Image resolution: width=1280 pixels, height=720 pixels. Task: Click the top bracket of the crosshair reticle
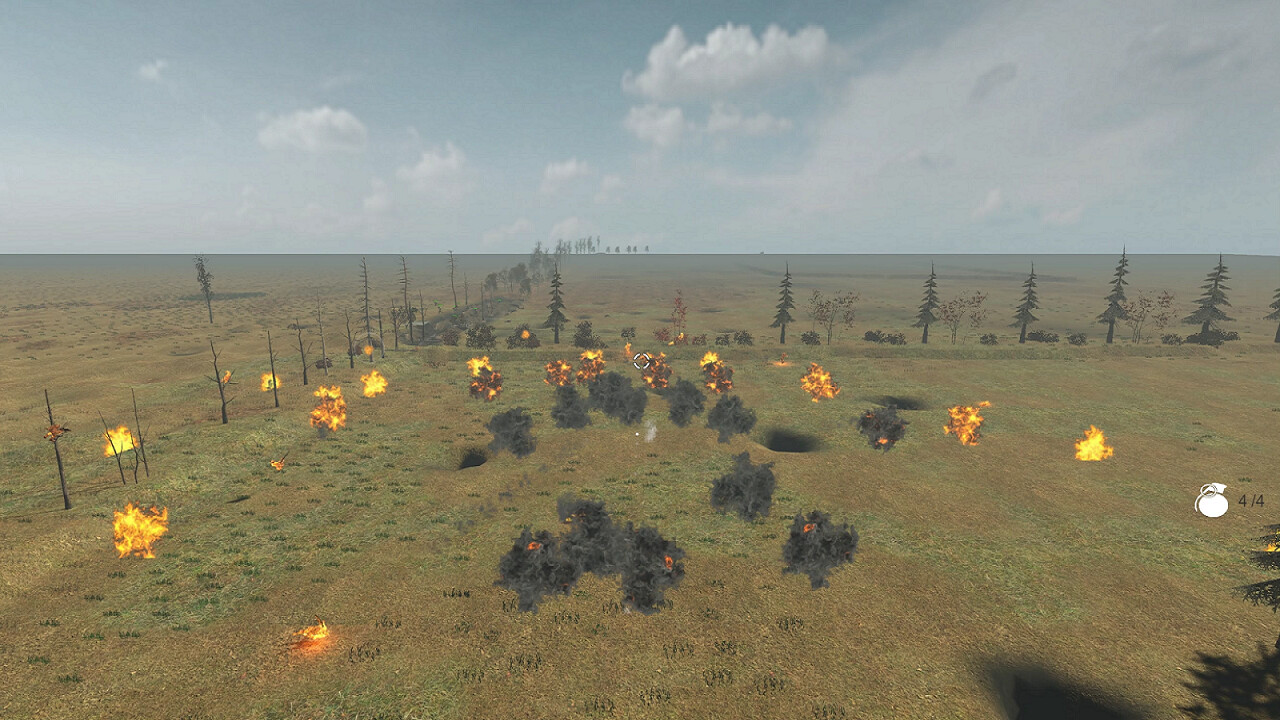tap(641, 354)
